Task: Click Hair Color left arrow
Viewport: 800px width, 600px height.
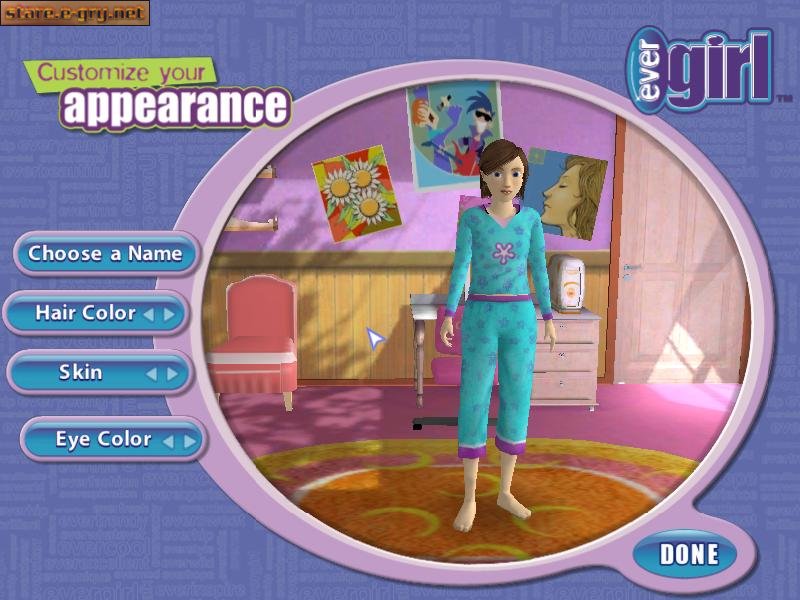Action: coord(148,314)
